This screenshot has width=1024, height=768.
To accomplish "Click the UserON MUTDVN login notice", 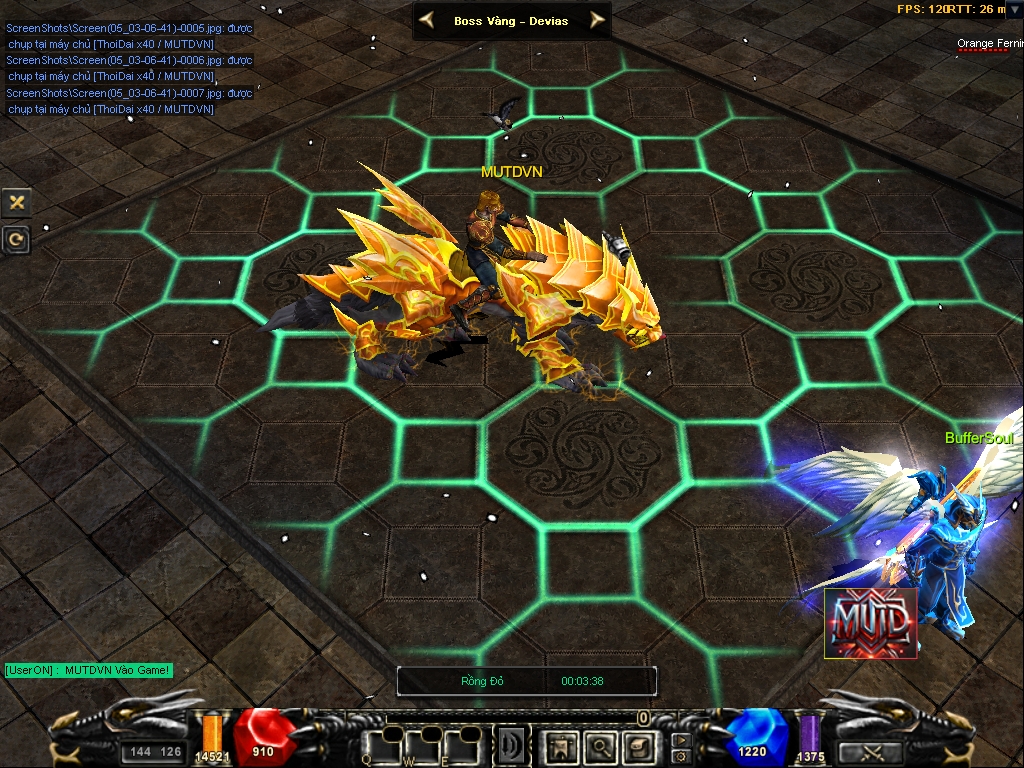I will 88,670.
